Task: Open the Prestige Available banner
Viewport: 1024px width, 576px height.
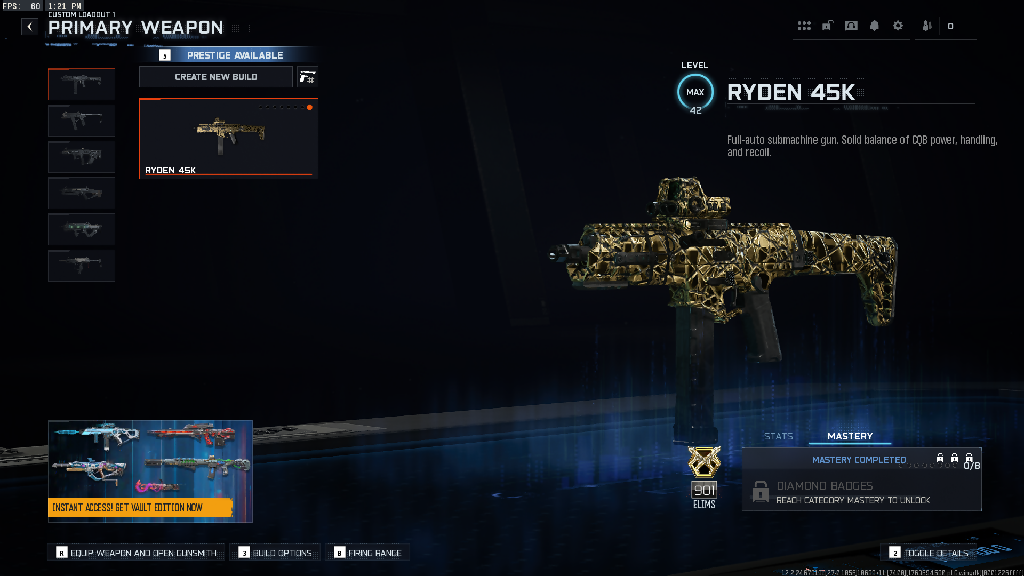Action: 235,55
